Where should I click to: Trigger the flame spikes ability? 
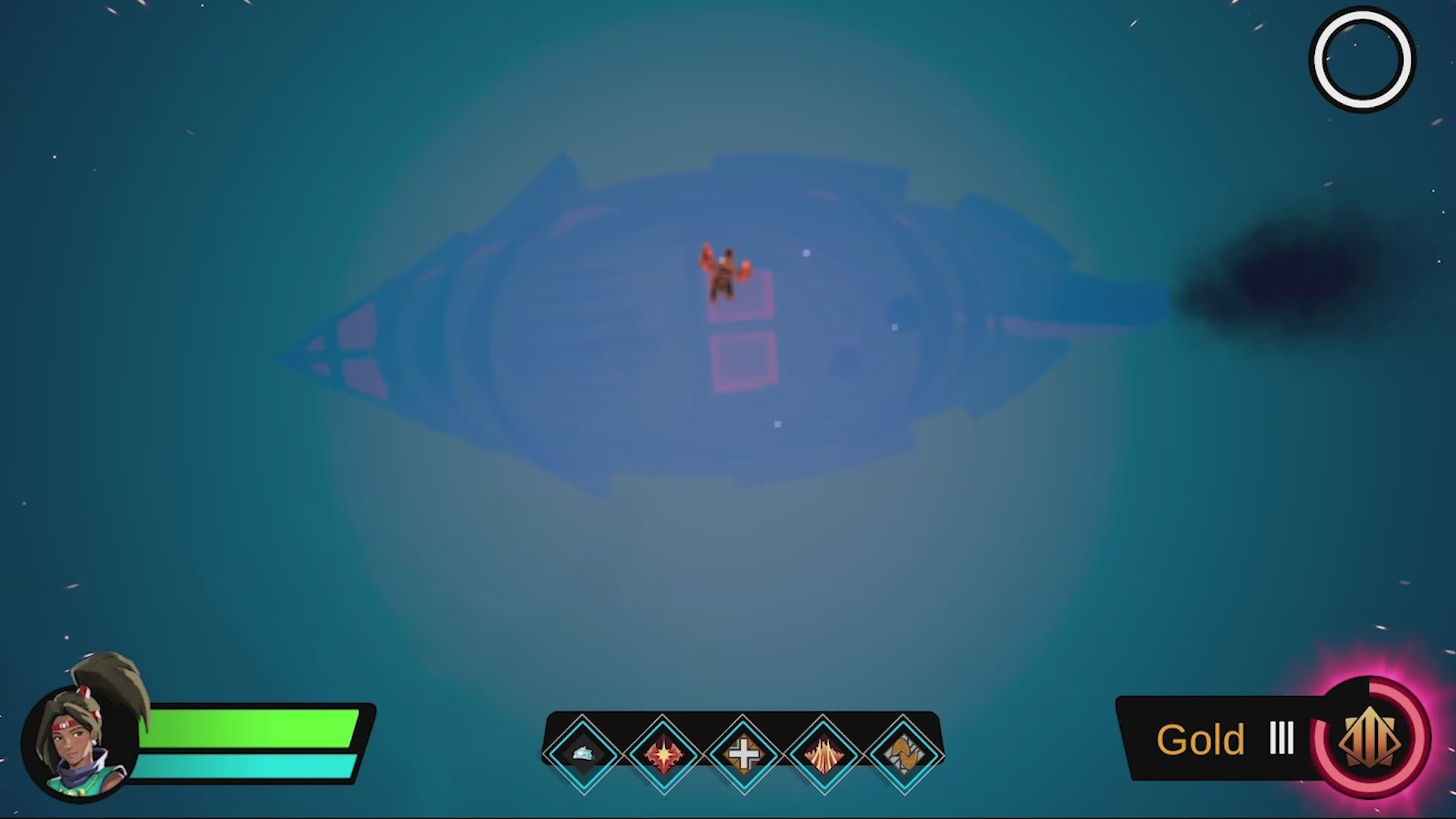tap(824, 754)
